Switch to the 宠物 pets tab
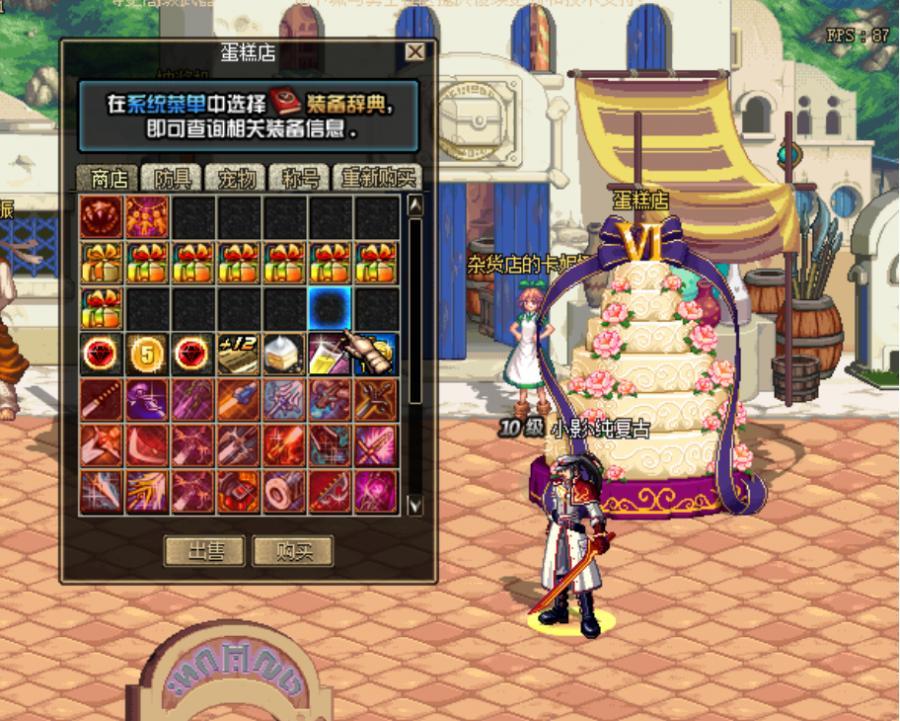900x721 pixels. [x=236, y=178]
